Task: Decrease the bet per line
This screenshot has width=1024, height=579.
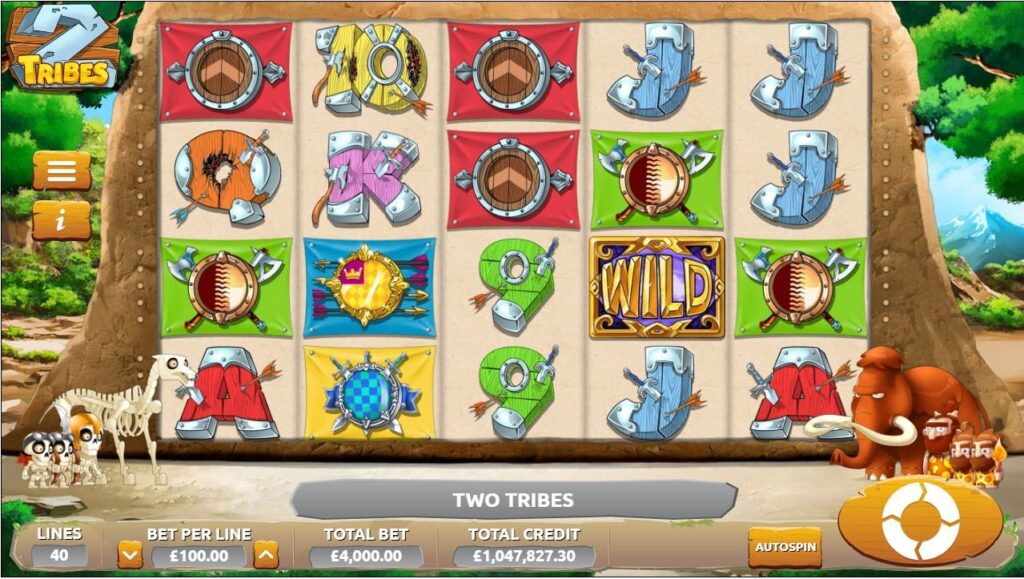Action: (130, 555)
